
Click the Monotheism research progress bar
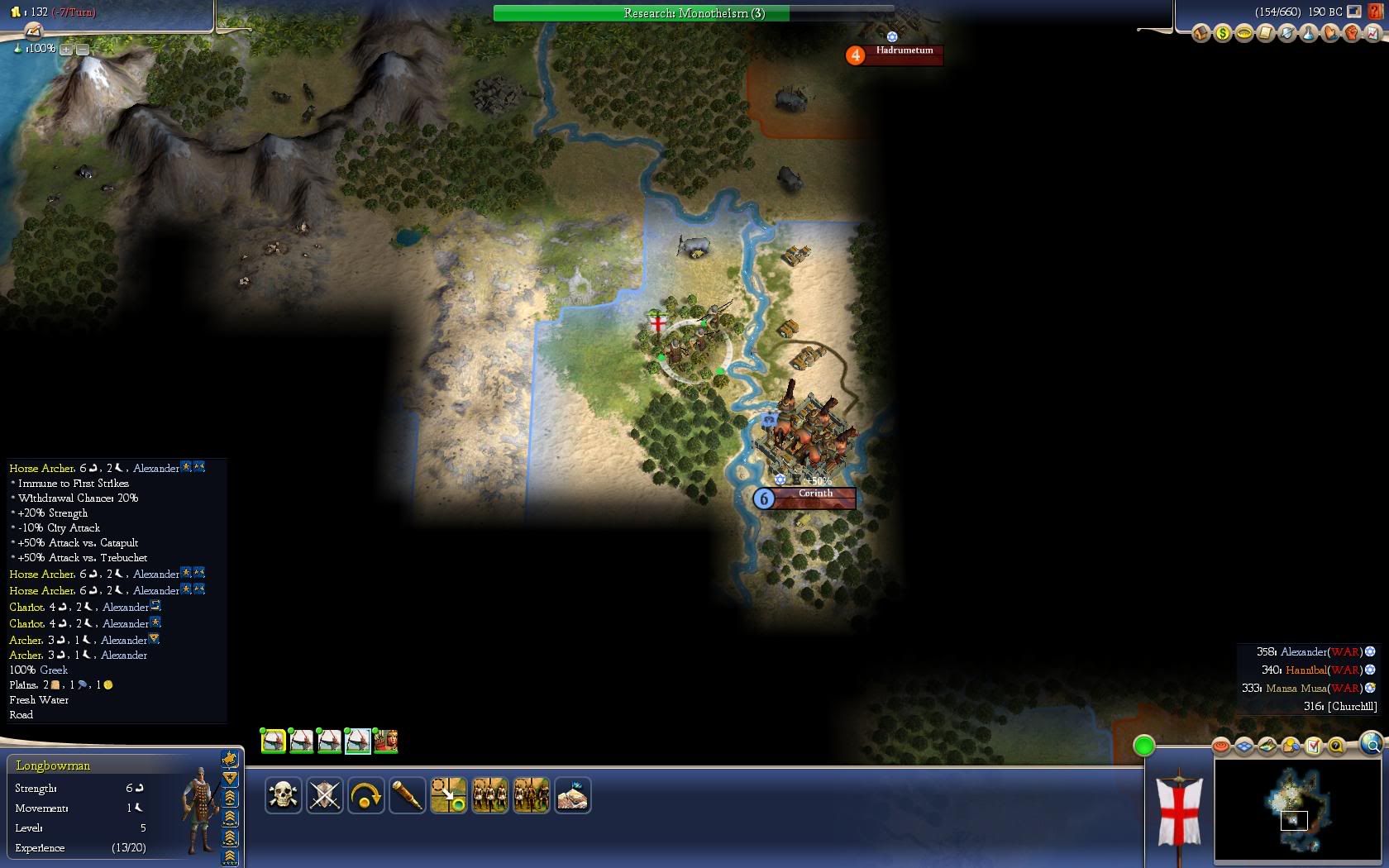[x=693, y=13]
